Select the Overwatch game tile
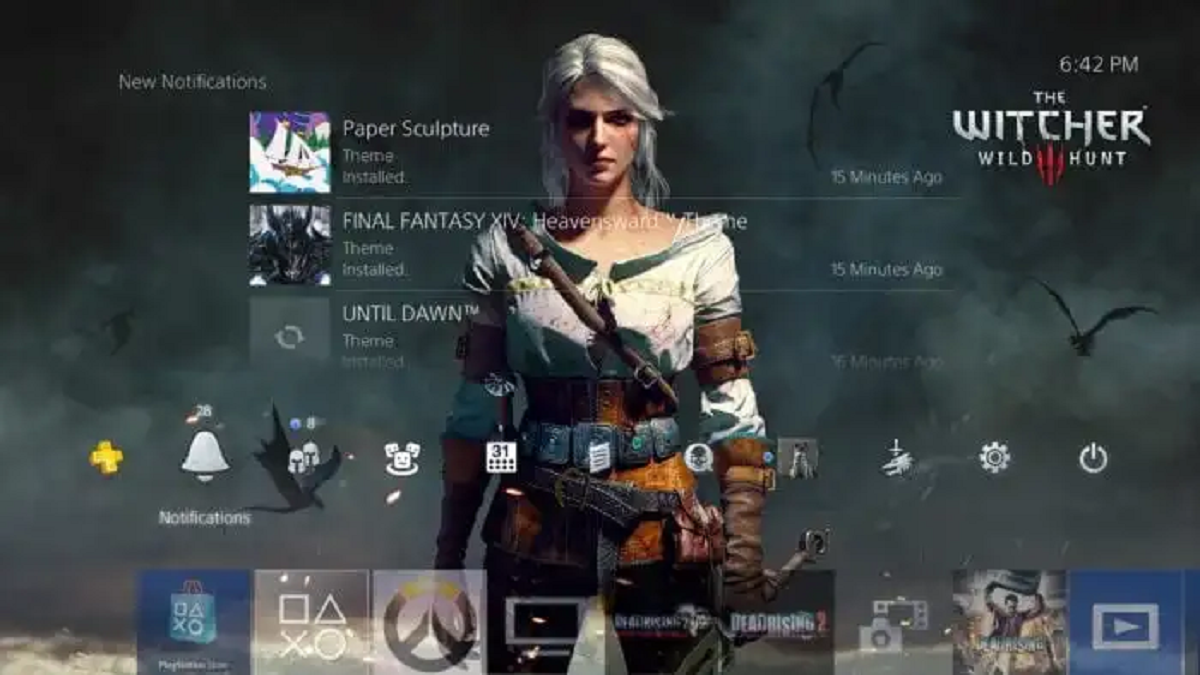 pos(429,621)
